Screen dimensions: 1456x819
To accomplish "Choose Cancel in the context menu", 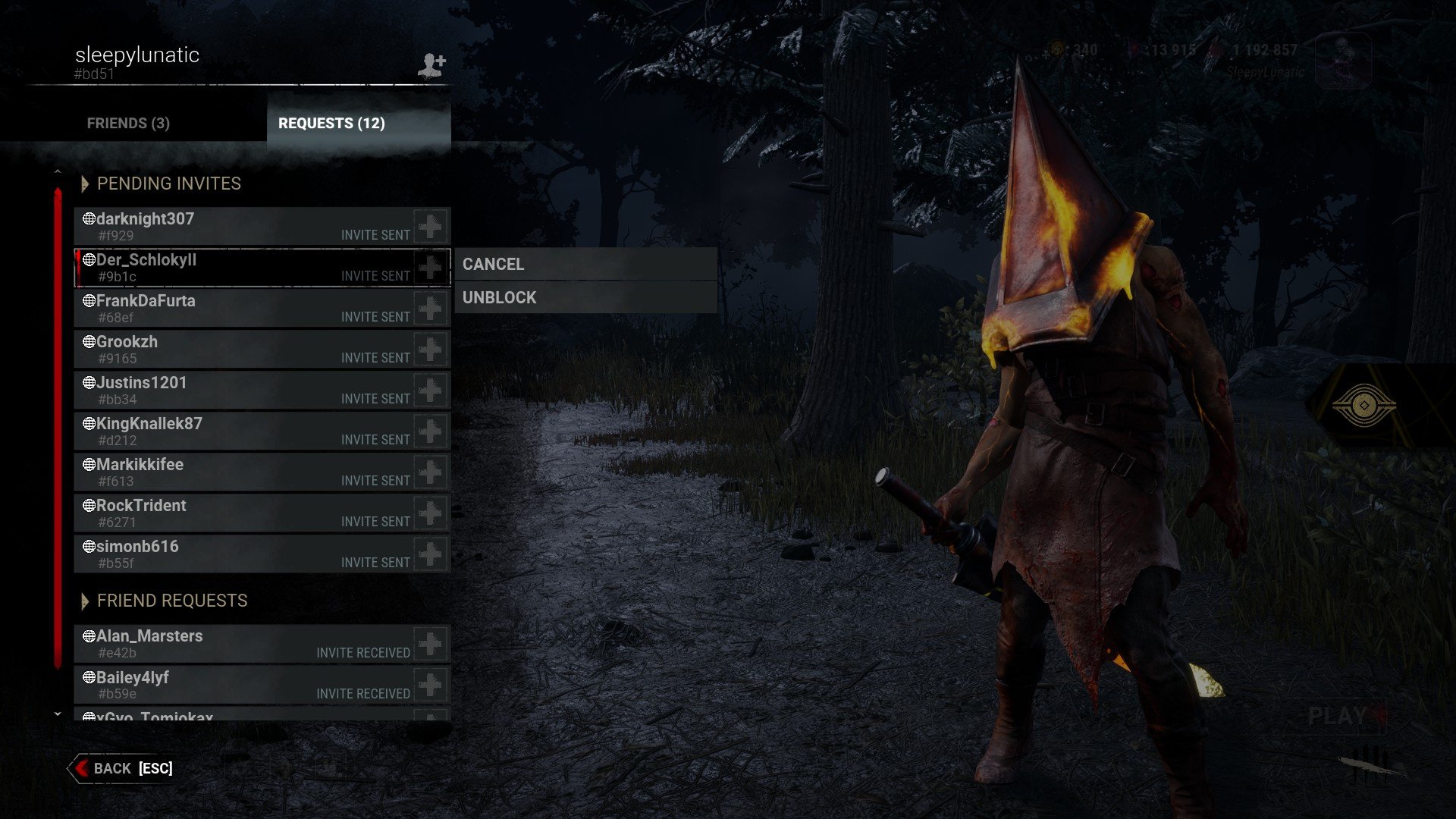I will click(x=585, y=264).
